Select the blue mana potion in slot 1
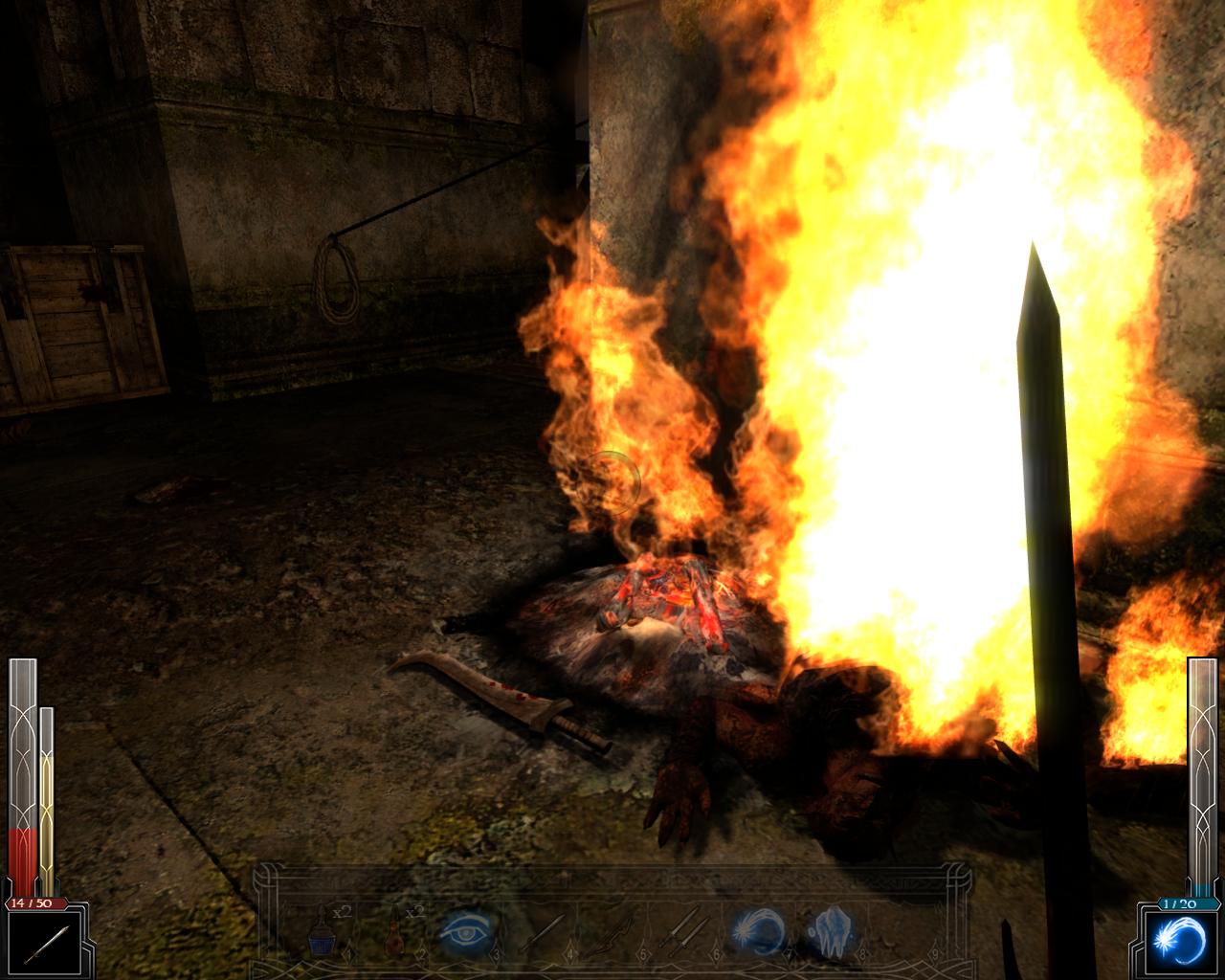Image resolution: width=1225 pixels, height=980 pixels. tap(323, 931)
